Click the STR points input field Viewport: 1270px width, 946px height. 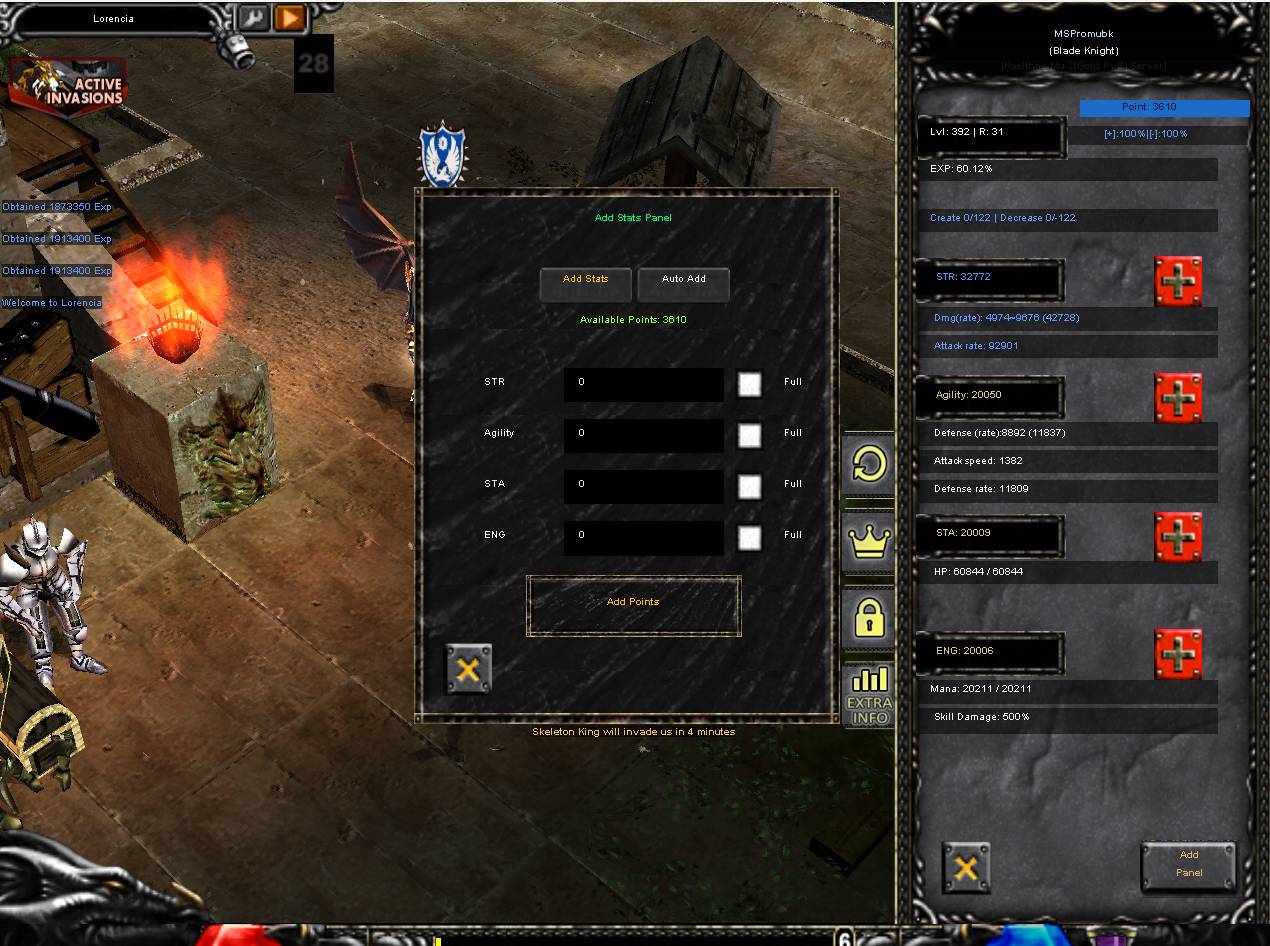coord(643,383)
